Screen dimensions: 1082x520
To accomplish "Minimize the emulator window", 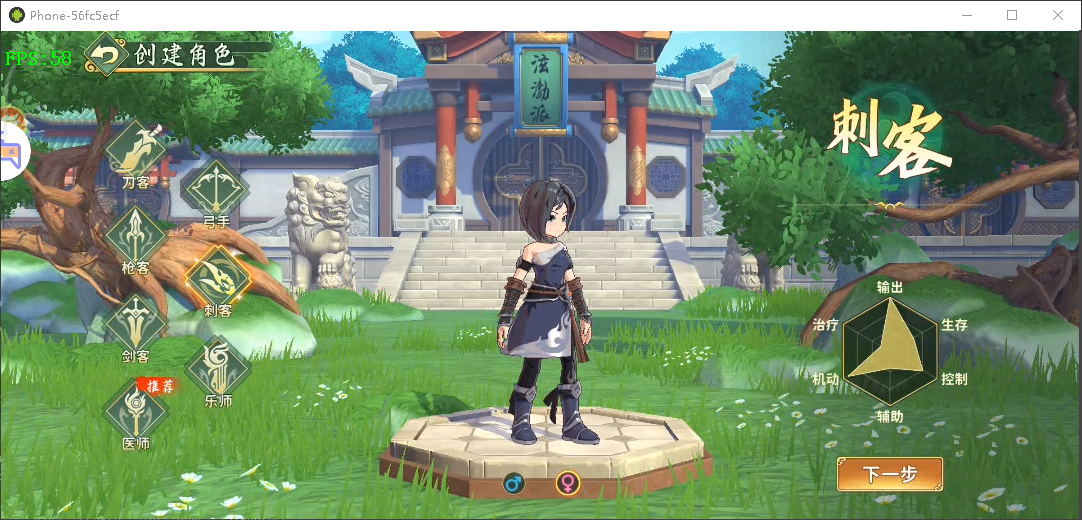I will pos(966,15).
